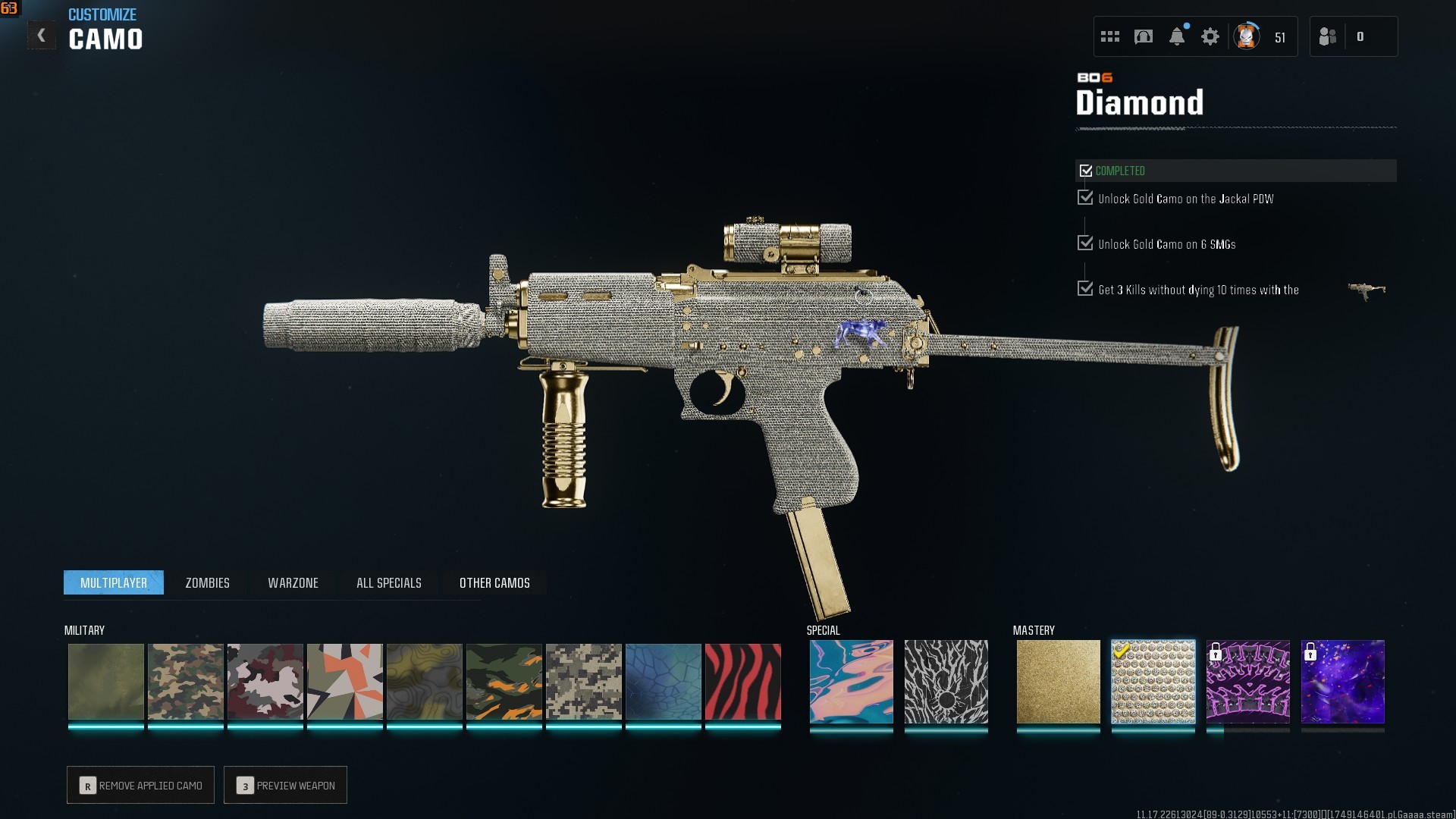Choose the white cracked special camo
This screenshot has width=1456, height=819.
[x=946, y=681]
